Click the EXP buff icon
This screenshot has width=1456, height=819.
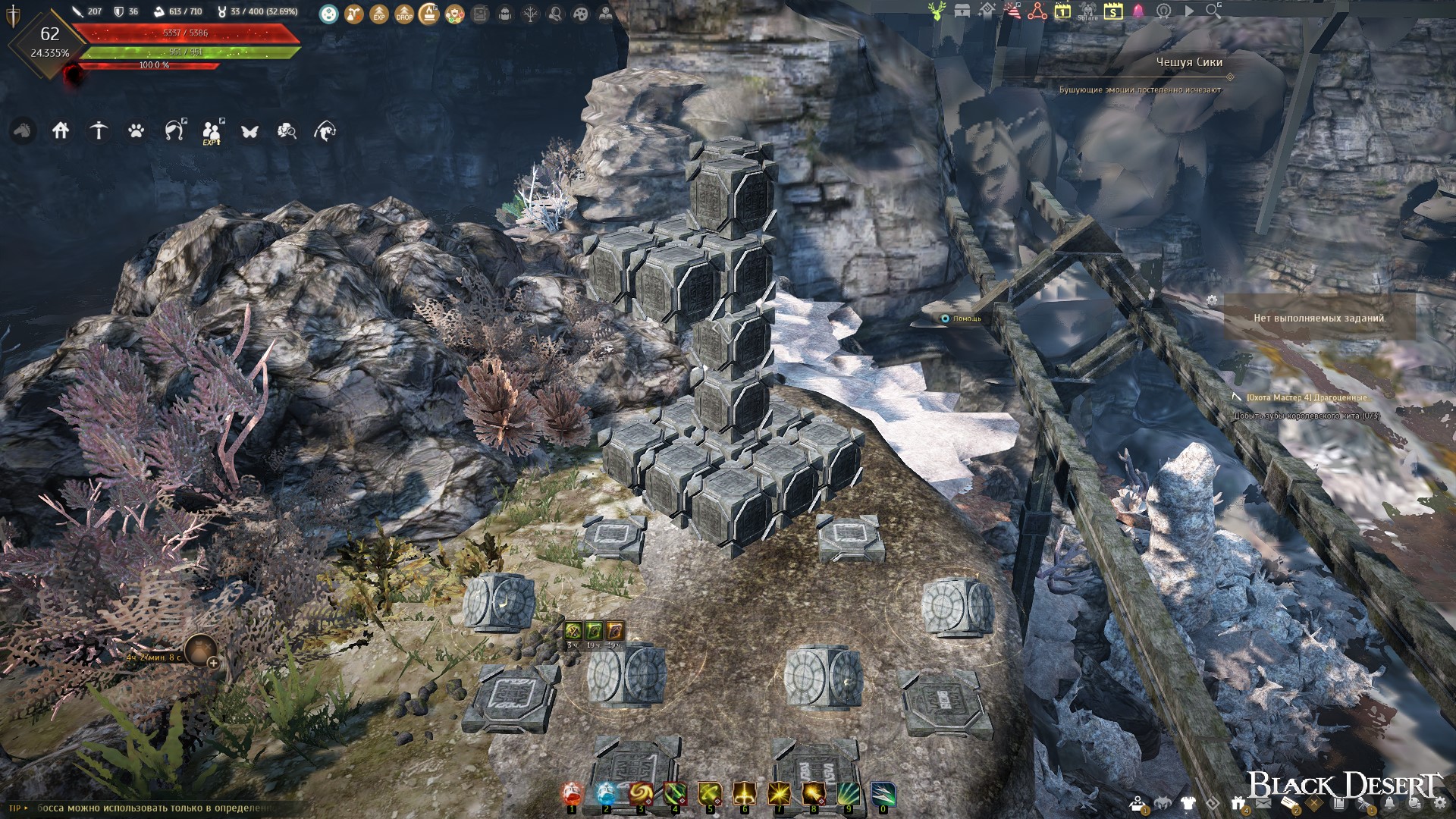click(379, 14)
